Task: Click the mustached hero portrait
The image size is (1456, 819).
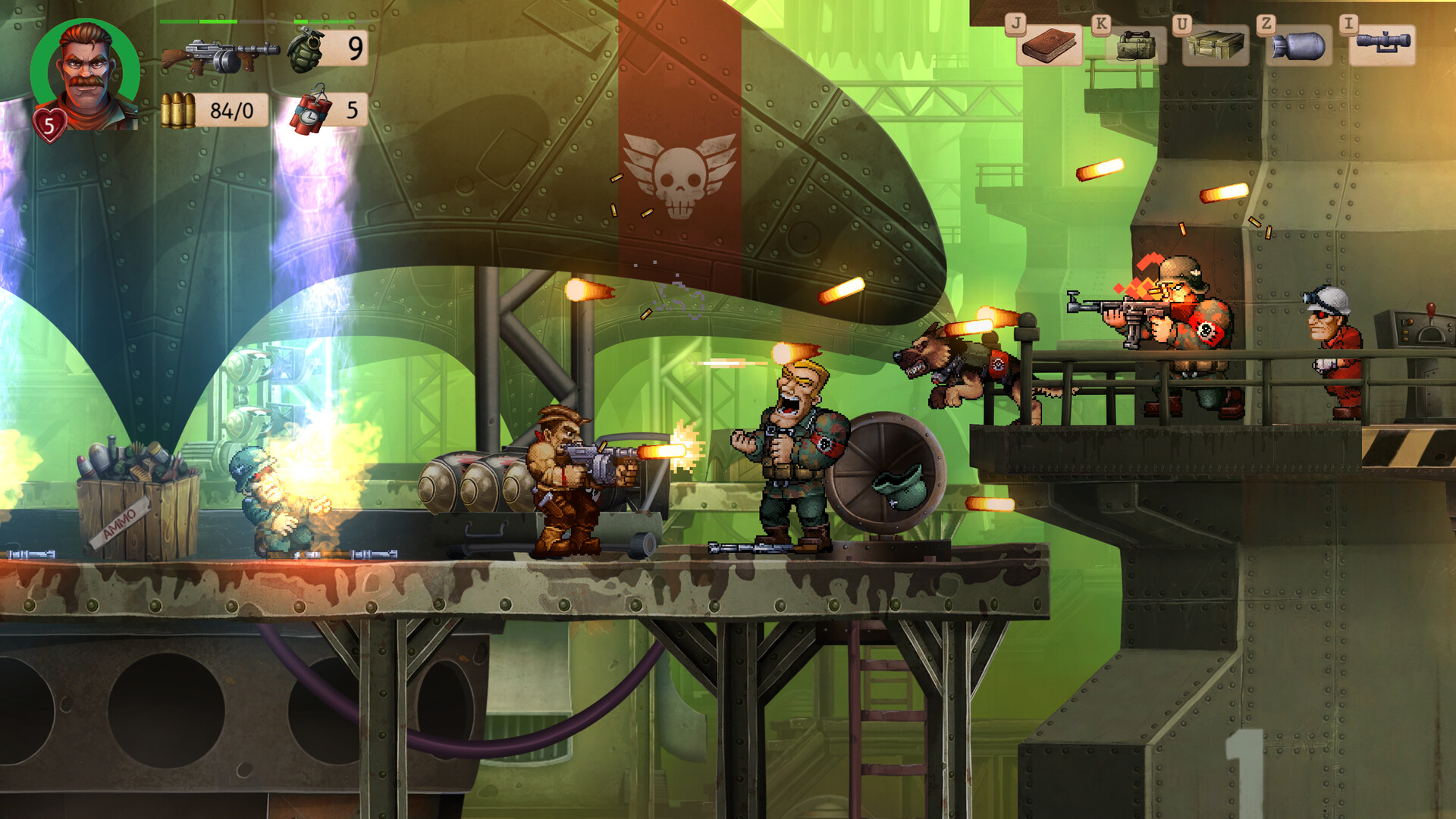Action: click(85, 74)
